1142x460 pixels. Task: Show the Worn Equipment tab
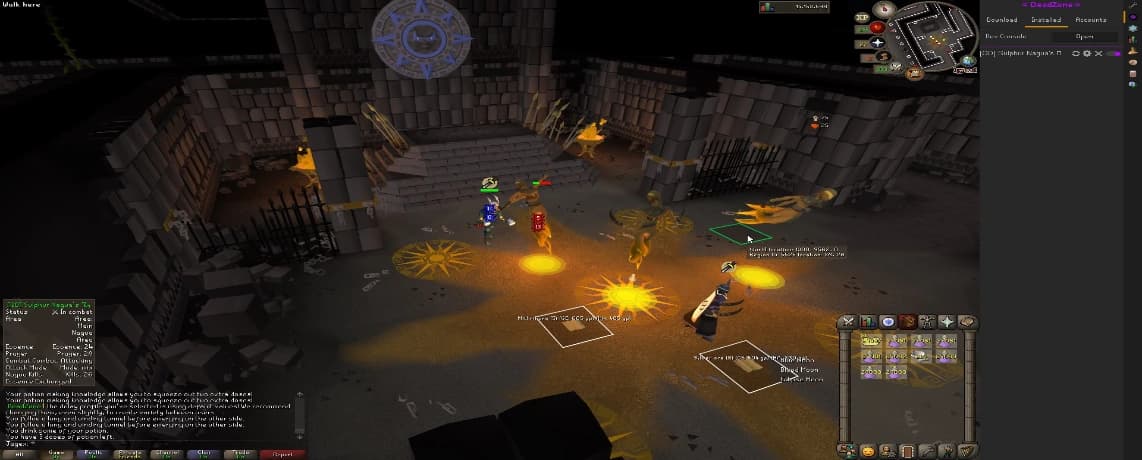tap(926, 321)
